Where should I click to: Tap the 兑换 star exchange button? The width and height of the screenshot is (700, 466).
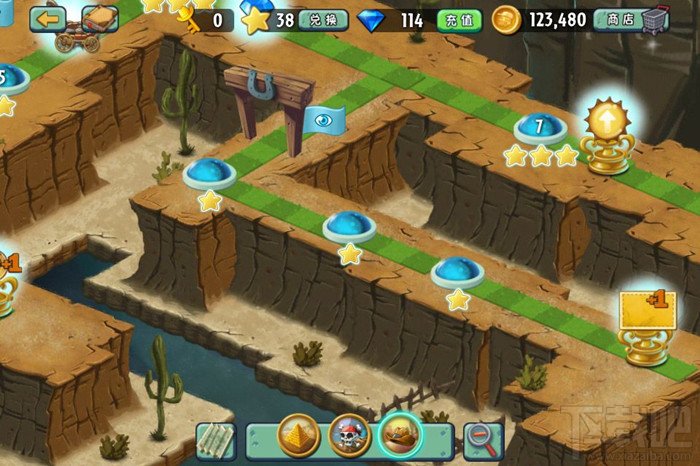tap(323, 19)
